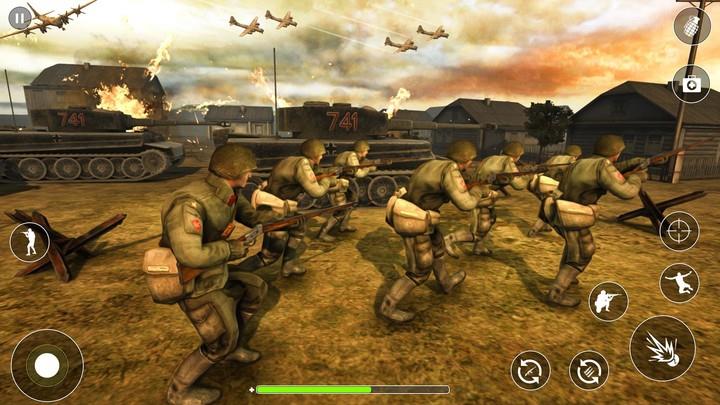This screenshot has width=720, height=405.
Task: Tap the jumping soldier button
Action: point(679,283)
